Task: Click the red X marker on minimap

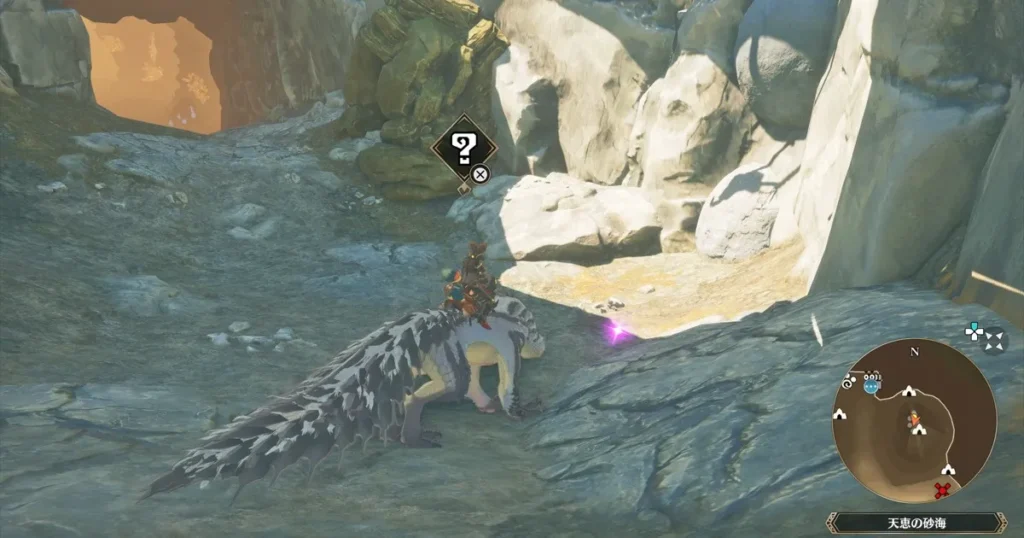Action: pos(941,489)
